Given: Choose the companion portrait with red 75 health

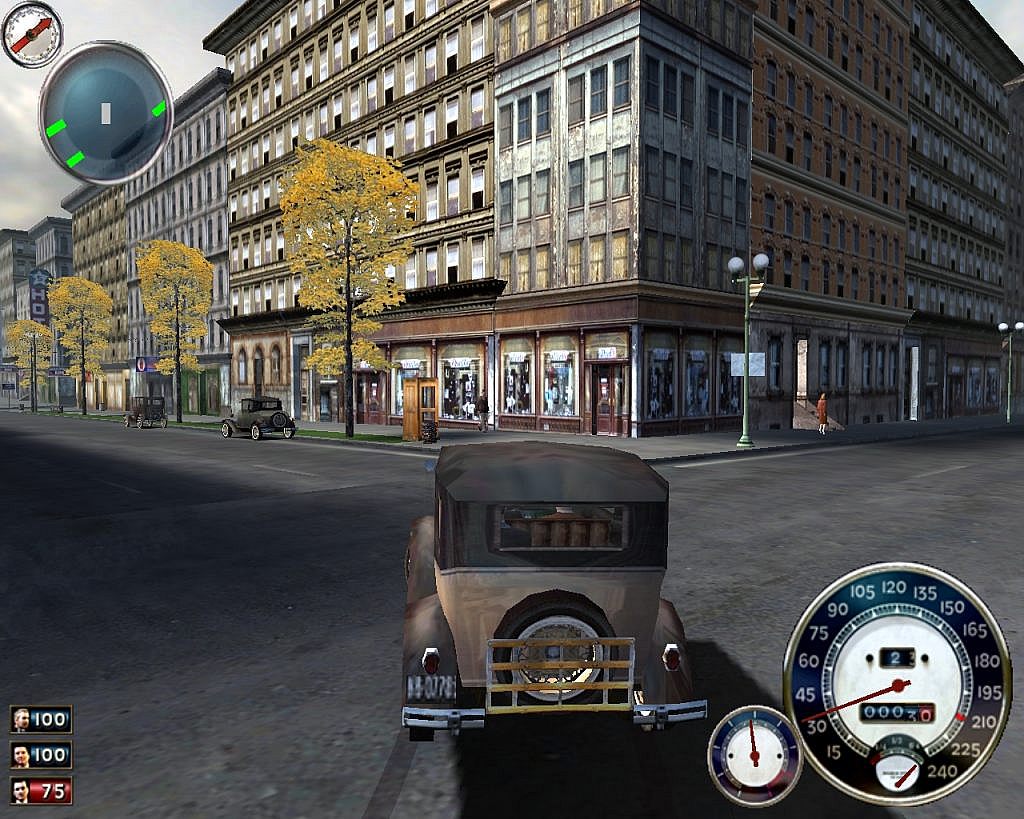Looking at the screenshot, I should 21,791.
